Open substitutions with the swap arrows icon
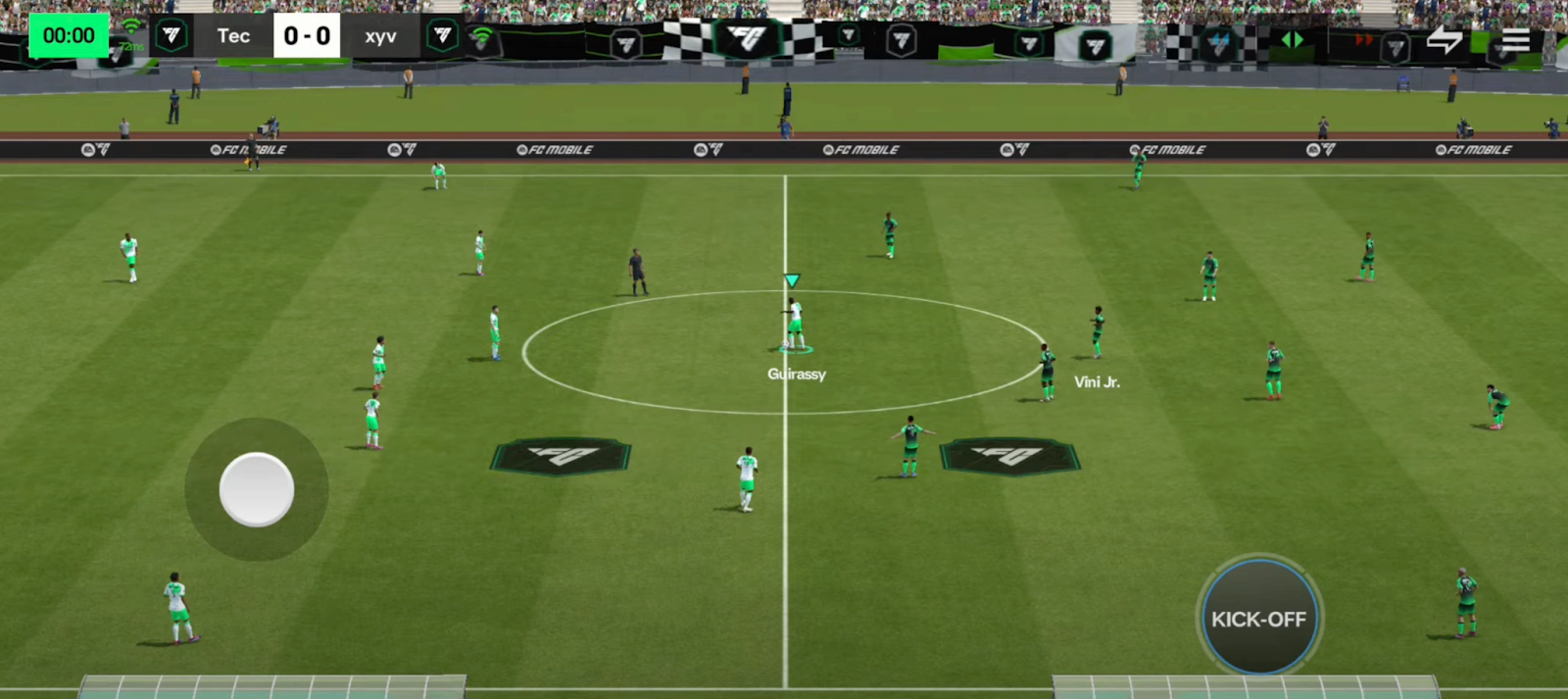The width and height of the screenshot is (1568, 699). (1444, 40)
